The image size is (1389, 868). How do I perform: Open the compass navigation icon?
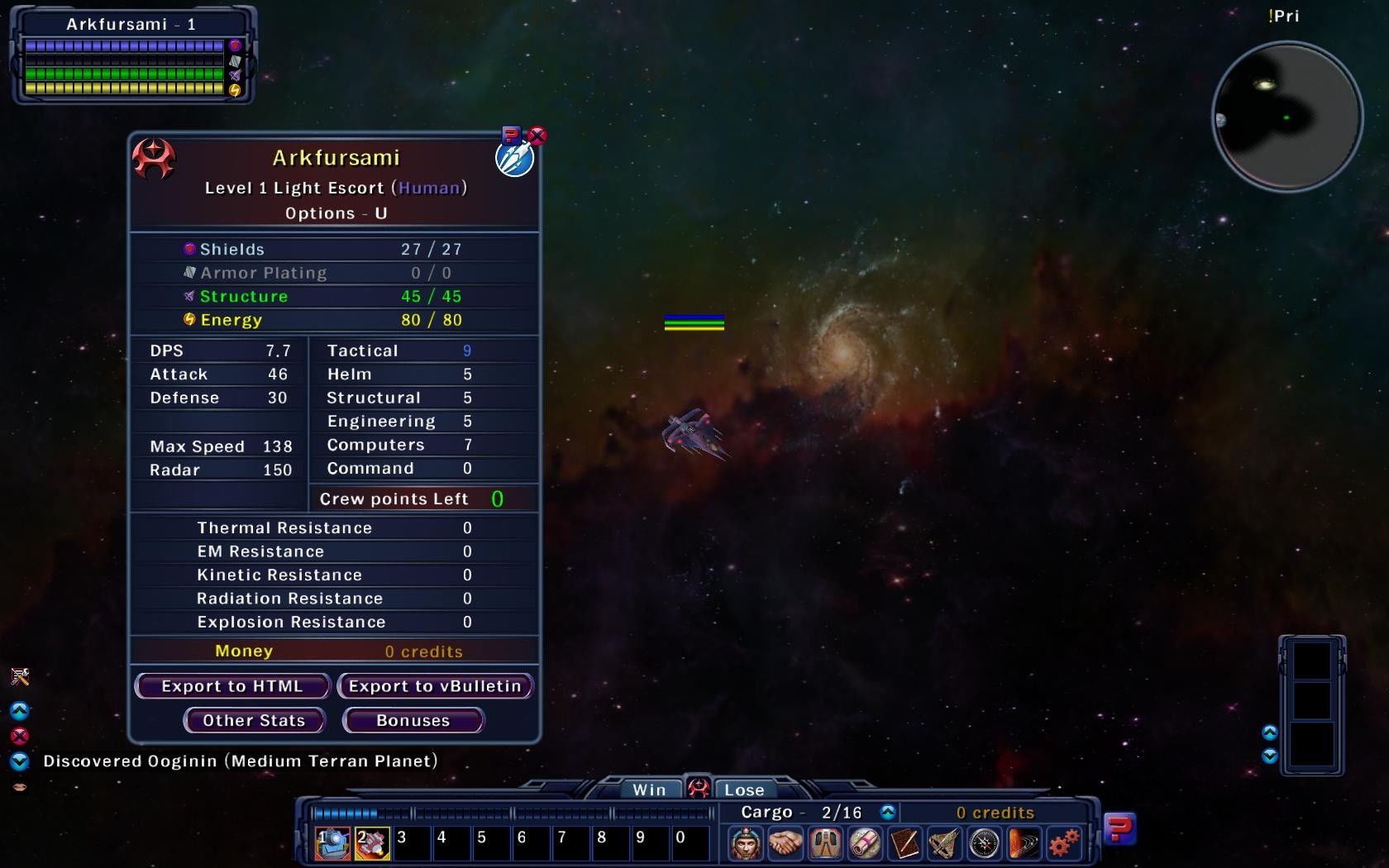tap(984, 843)
